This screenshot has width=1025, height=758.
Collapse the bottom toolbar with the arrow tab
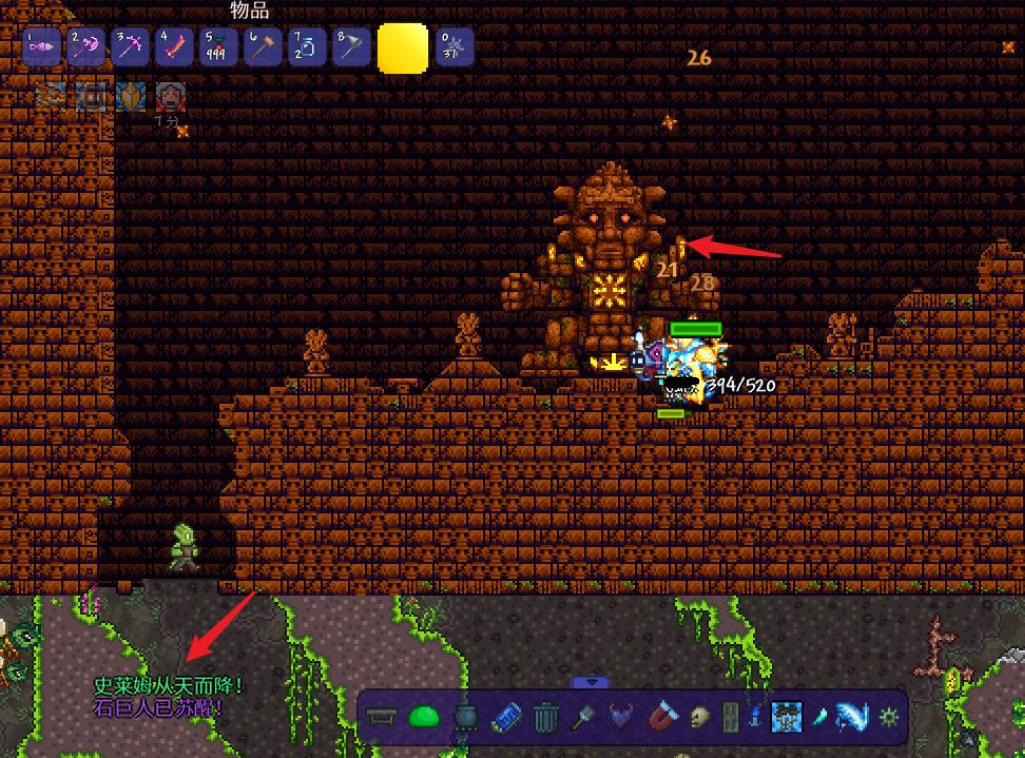[590, 683]
